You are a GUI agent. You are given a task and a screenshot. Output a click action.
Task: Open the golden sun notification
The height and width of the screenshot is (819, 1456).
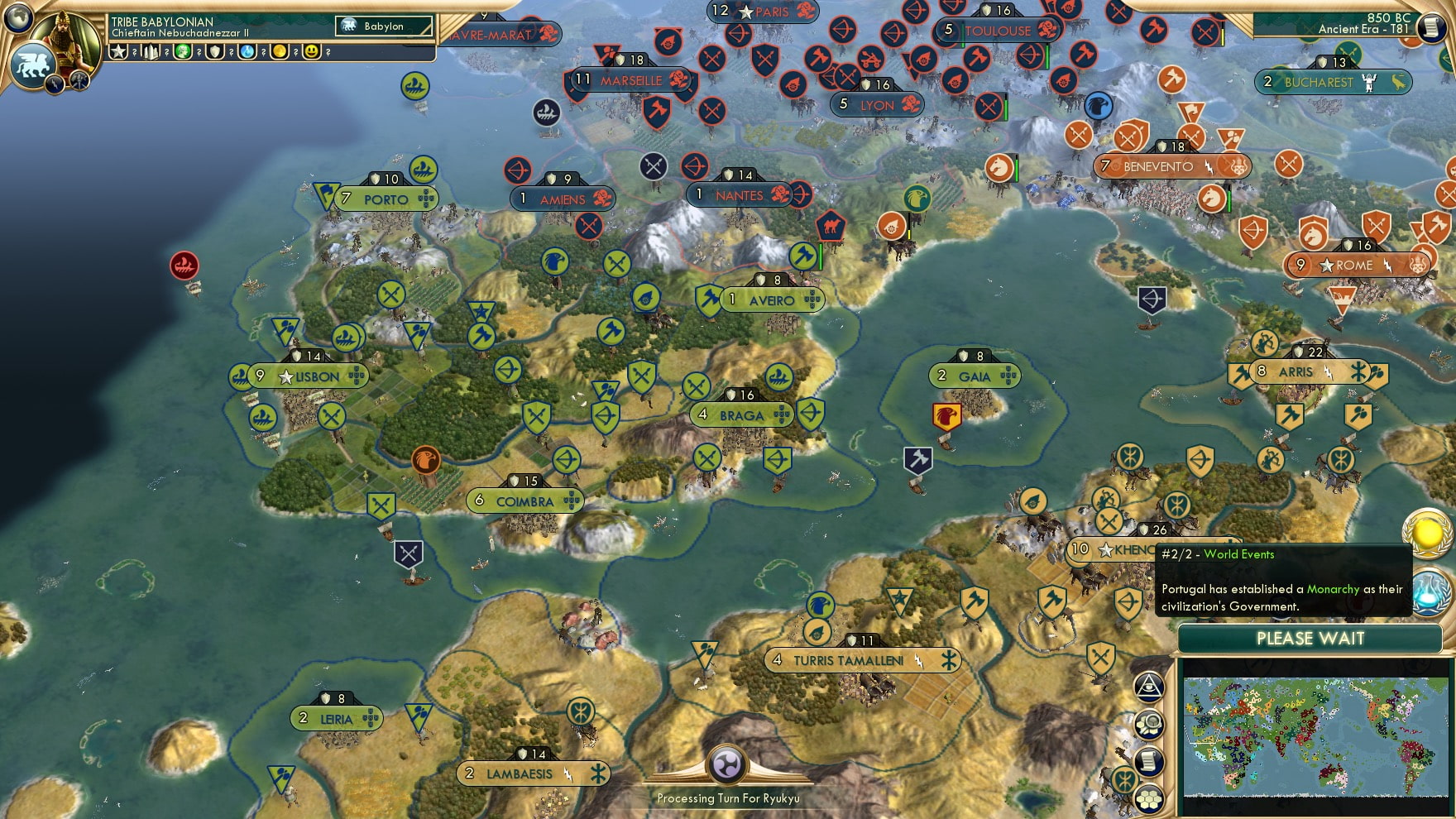(1428, 533)
